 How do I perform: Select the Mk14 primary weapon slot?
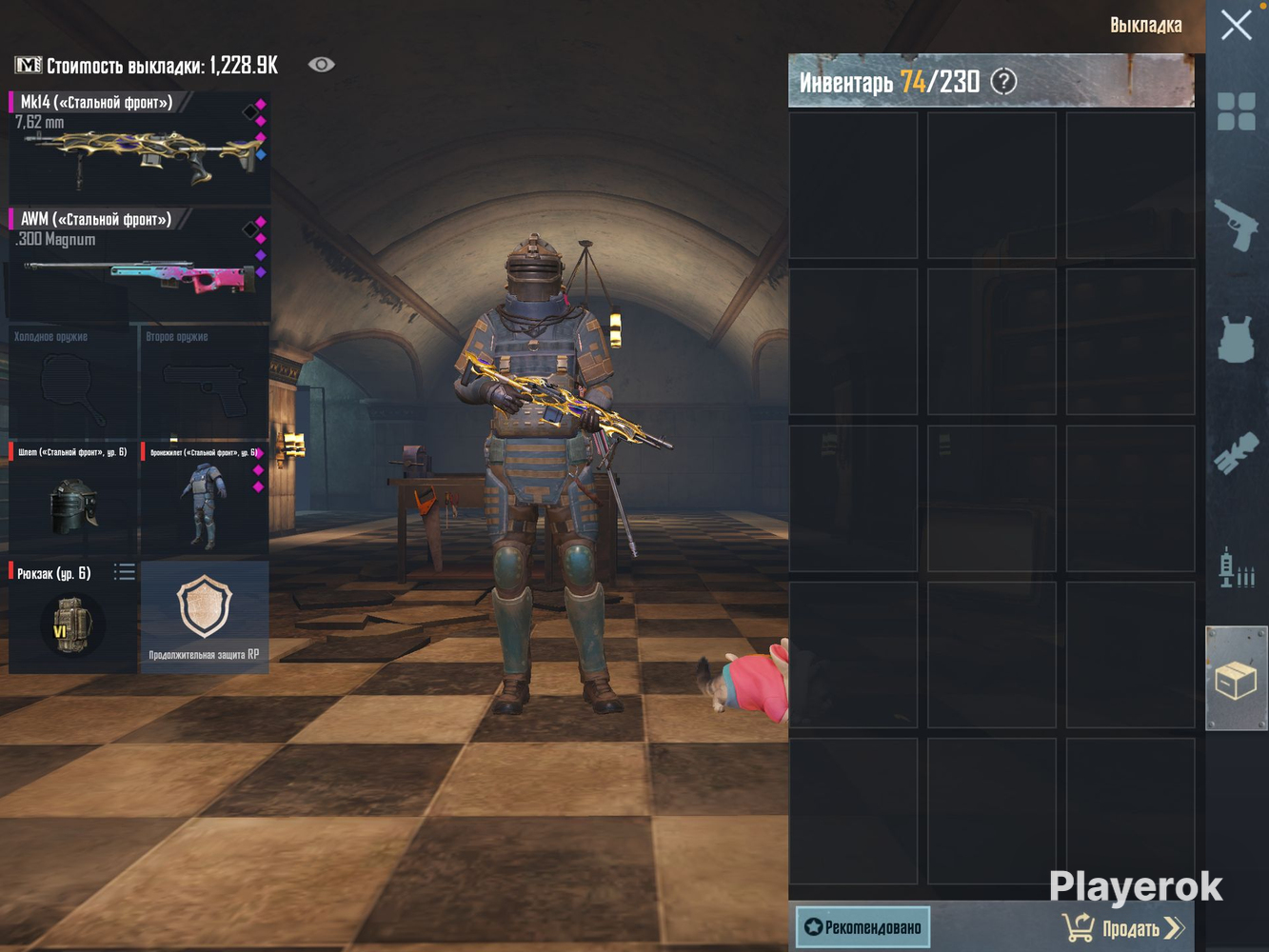139,148
